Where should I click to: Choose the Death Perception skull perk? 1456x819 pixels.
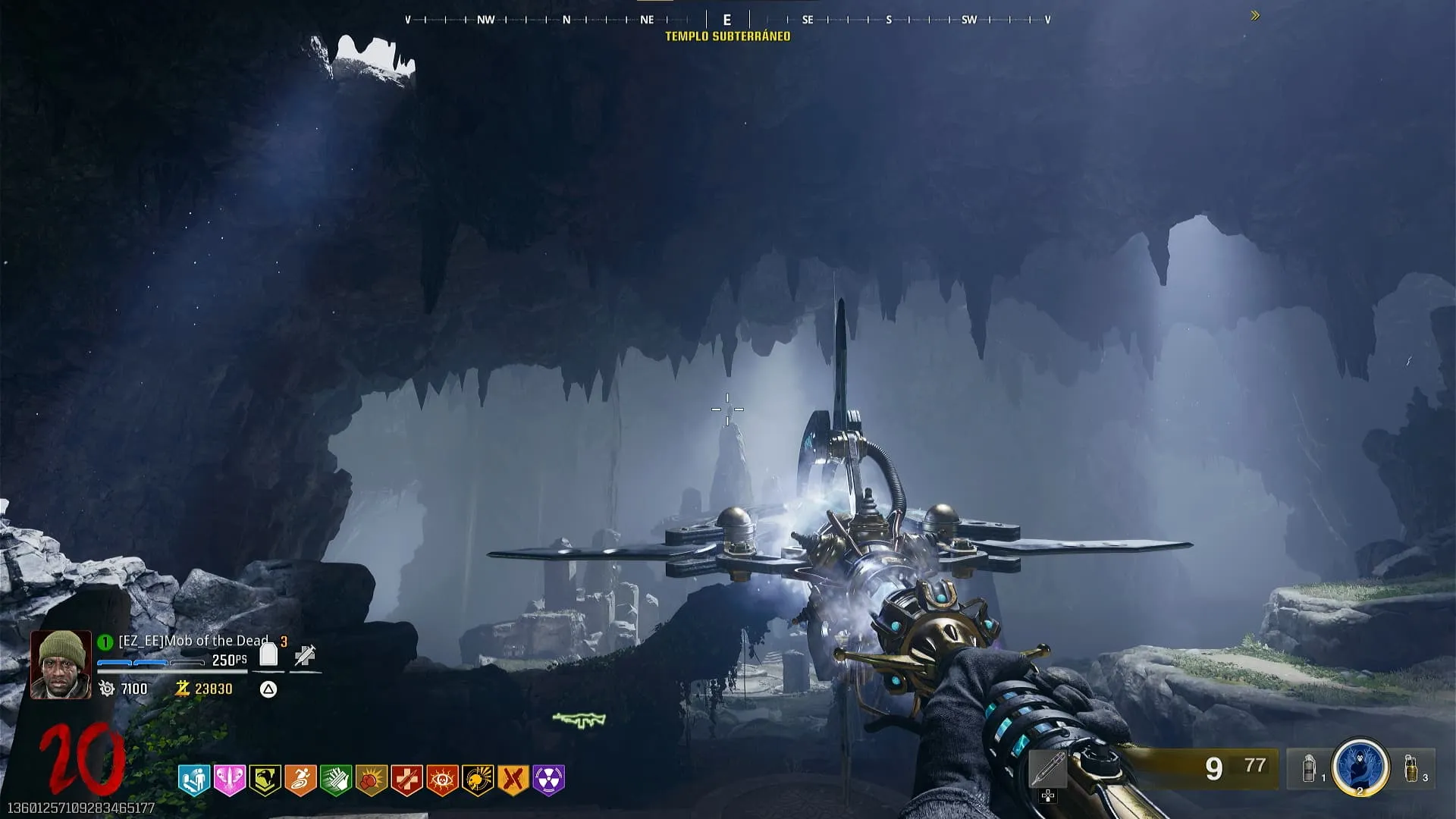coord(478,780)
